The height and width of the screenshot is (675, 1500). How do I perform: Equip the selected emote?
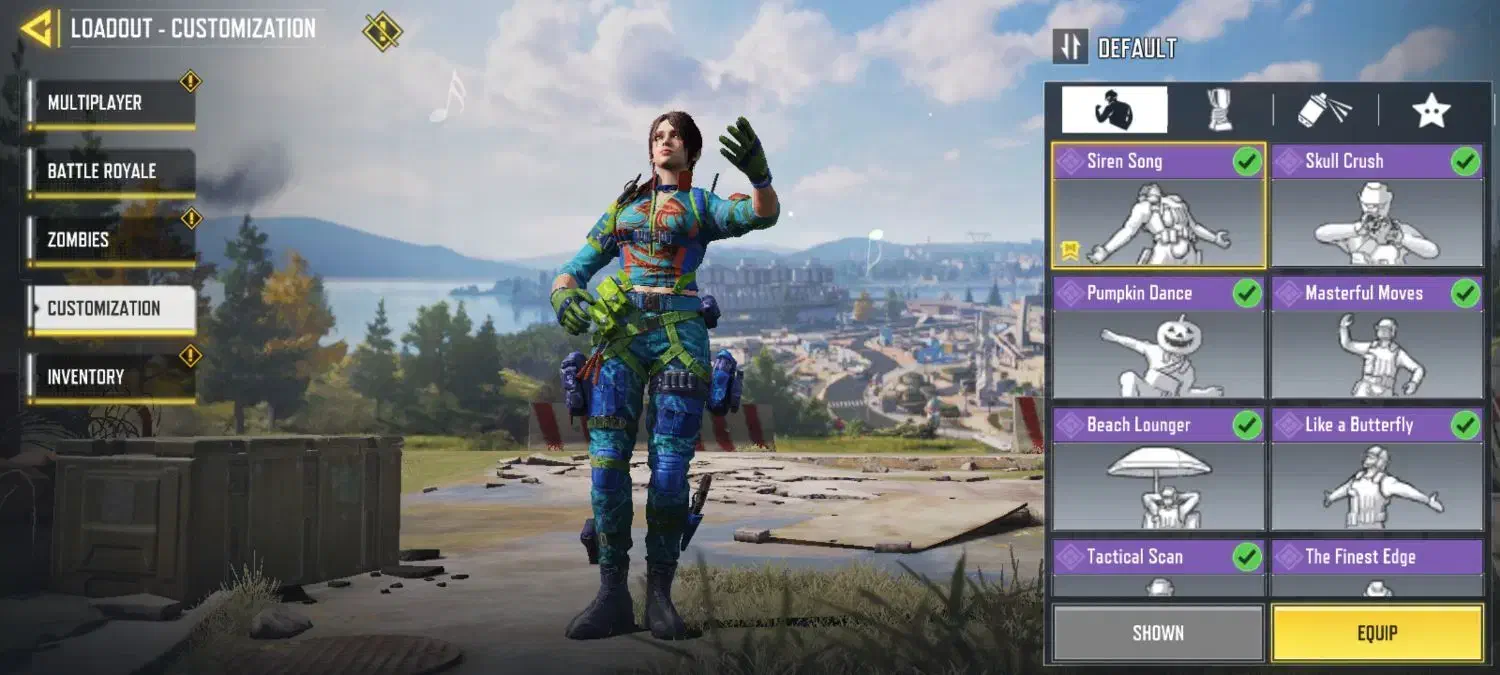[1377, 633]
